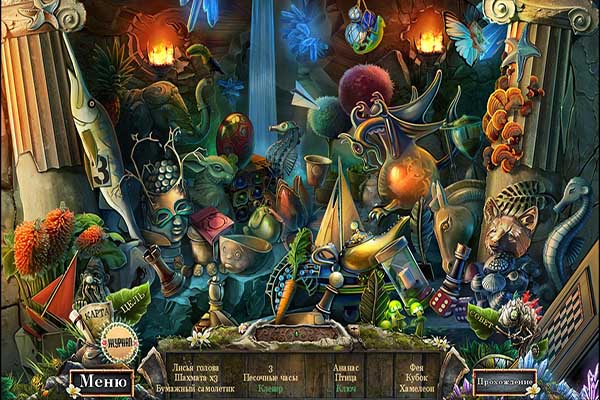This screenshot has height=400, width=600.
Task: Use the Совет hint leaf
Action: point(483,320)
